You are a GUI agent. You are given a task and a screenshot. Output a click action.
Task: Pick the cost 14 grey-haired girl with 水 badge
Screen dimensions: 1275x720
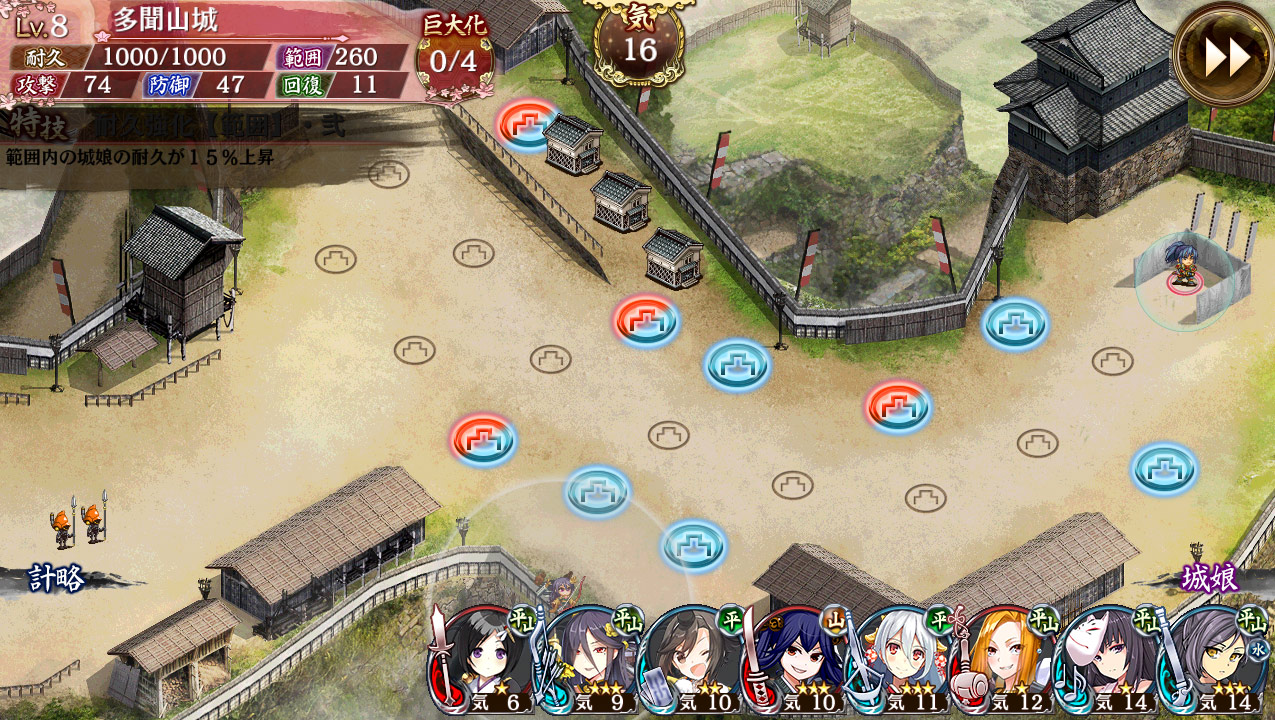tap(1210, 660)
